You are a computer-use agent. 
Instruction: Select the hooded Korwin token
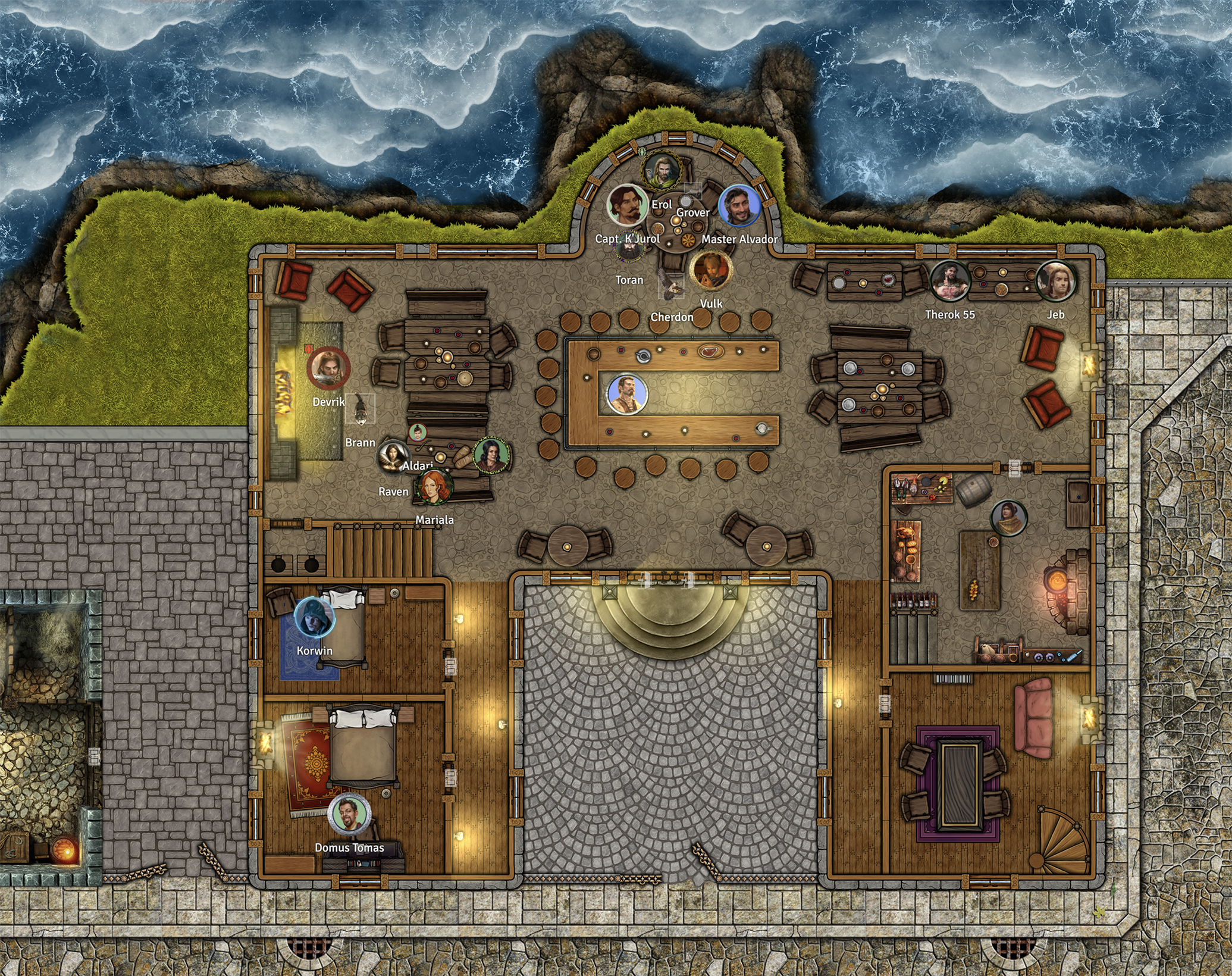pyautogui.click(x=314, y=617)
